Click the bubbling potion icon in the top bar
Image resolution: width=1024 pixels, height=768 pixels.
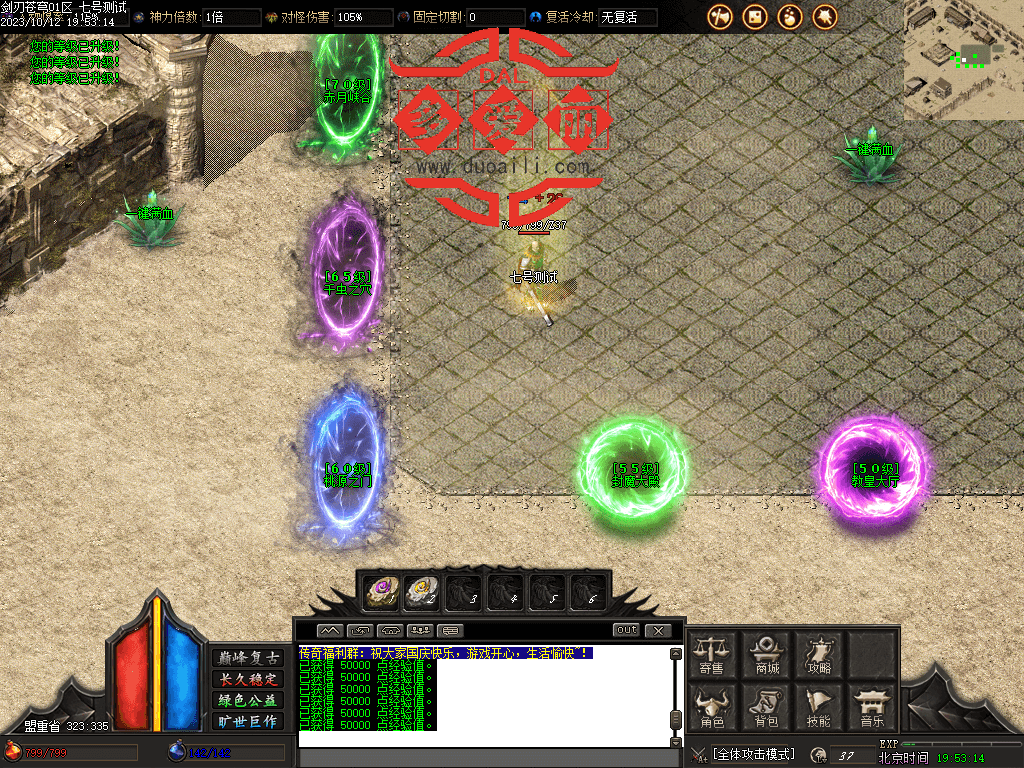tap(790, 17)
